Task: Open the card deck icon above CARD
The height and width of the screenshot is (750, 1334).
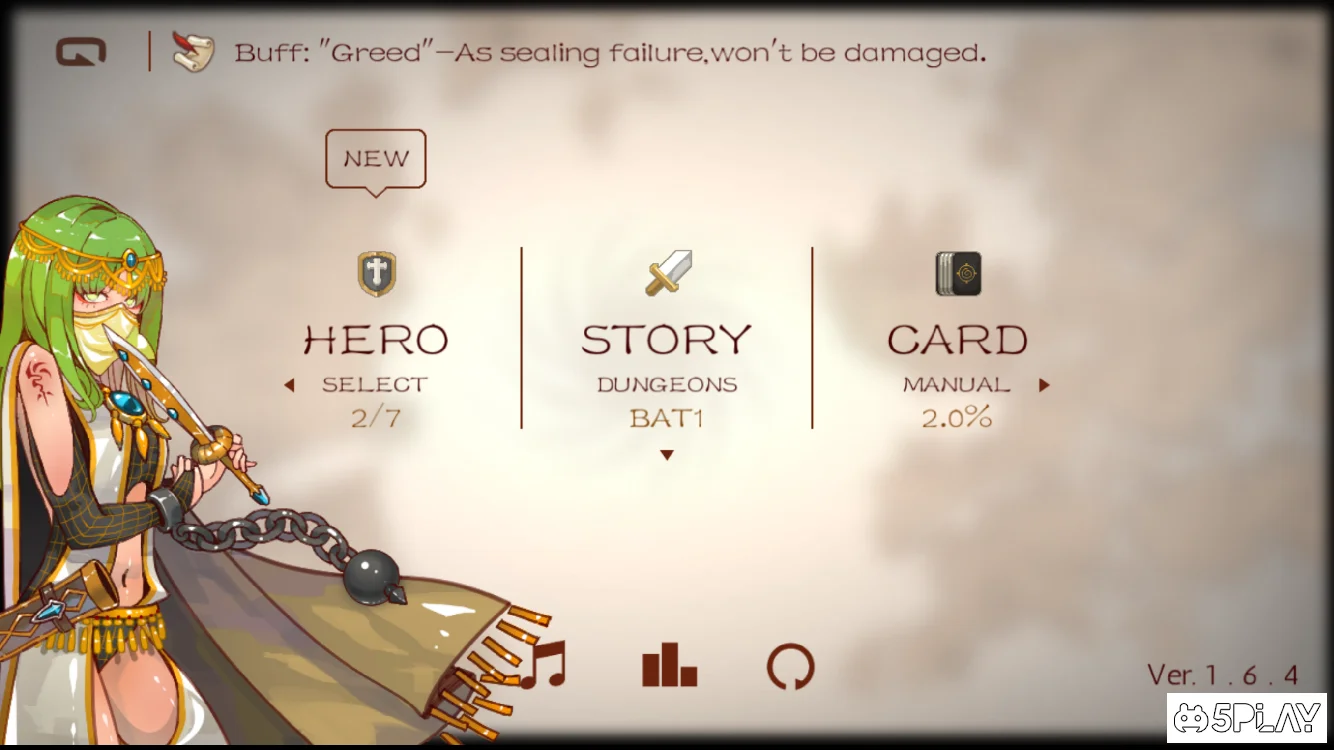Action: 956,272
